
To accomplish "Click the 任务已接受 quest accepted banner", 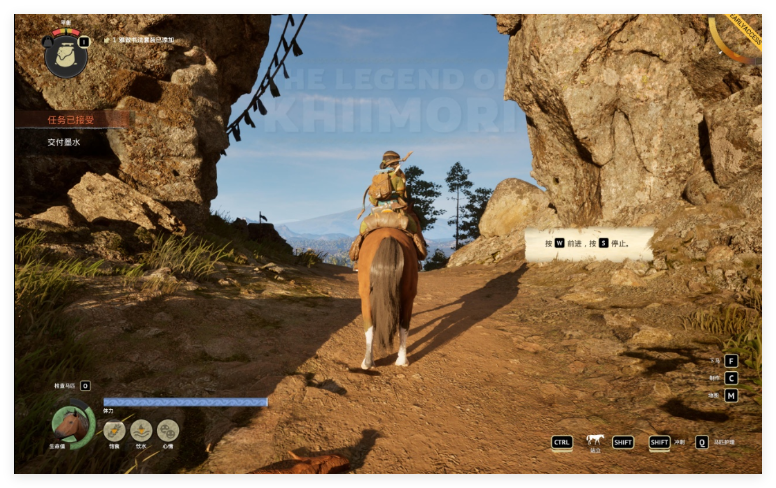I will click(72, 119).
